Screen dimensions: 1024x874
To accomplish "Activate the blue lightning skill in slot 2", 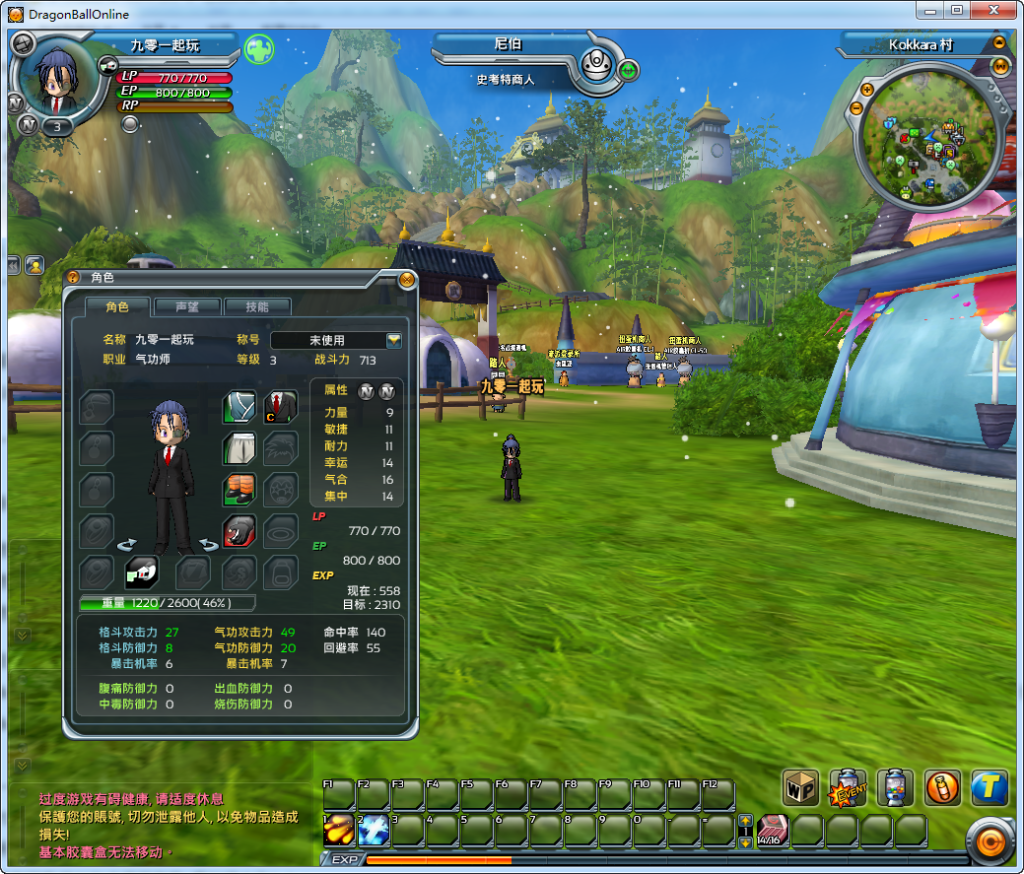I will 373,829.
